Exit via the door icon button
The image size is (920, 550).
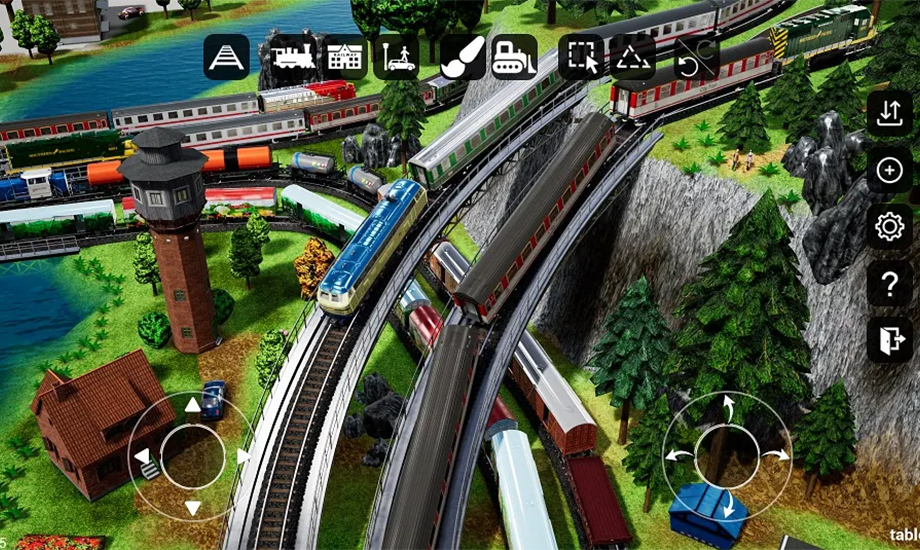[889, 341]
